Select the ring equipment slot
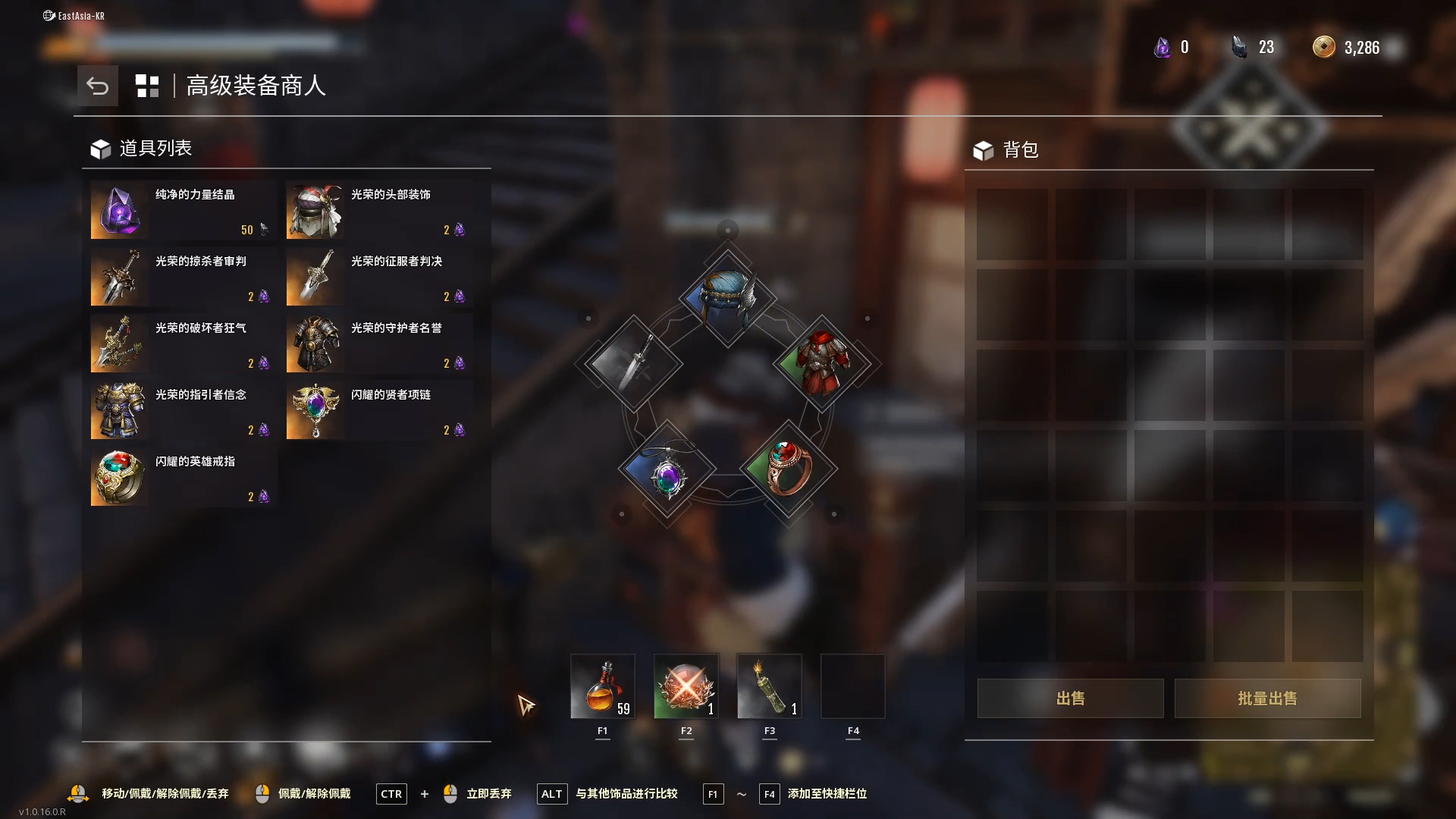 pos(789,469)
